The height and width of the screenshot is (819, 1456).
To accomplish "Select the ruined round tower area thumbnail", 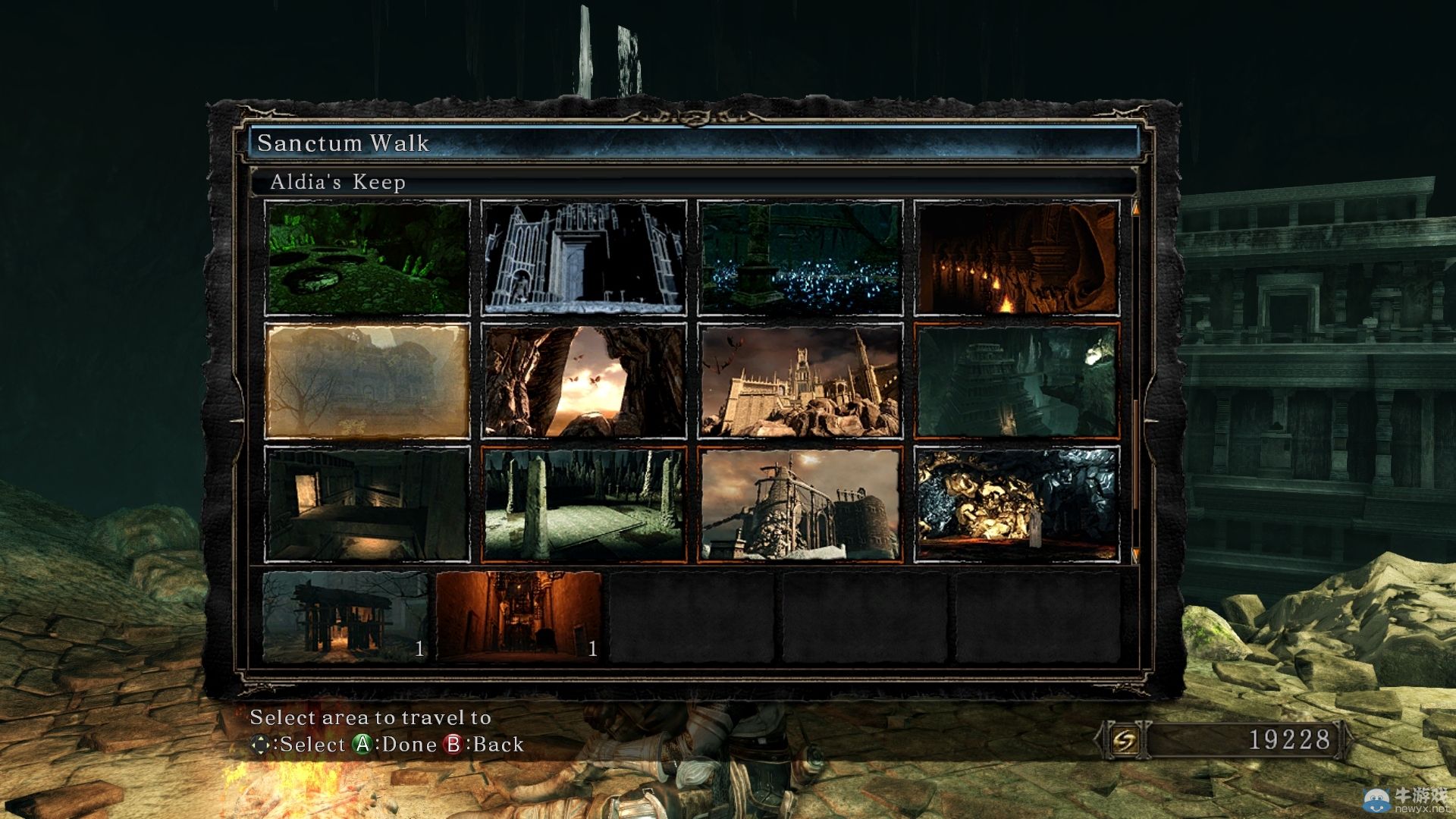I will [800, 504].
